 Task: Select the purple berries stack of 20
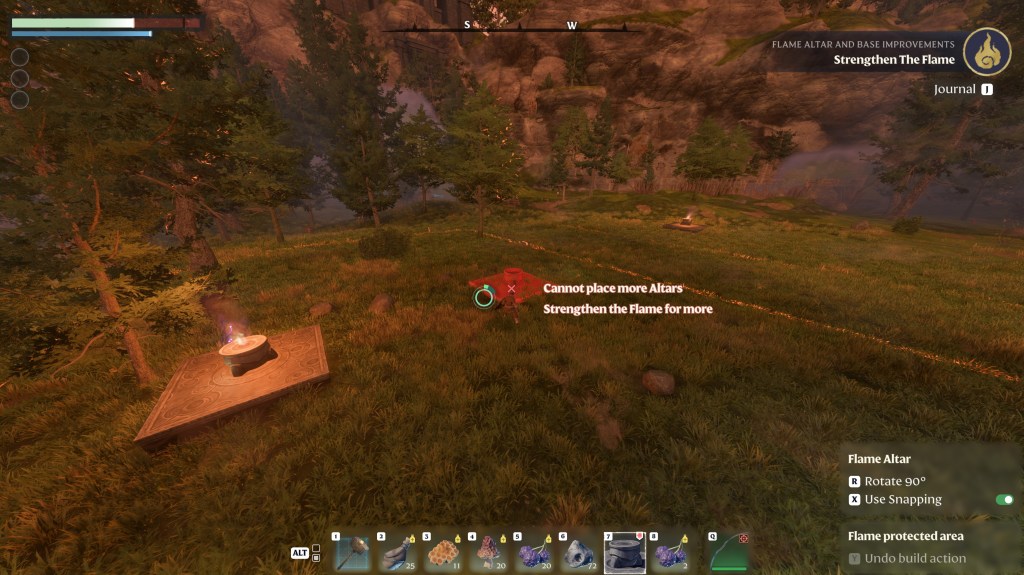pos(534,553)
